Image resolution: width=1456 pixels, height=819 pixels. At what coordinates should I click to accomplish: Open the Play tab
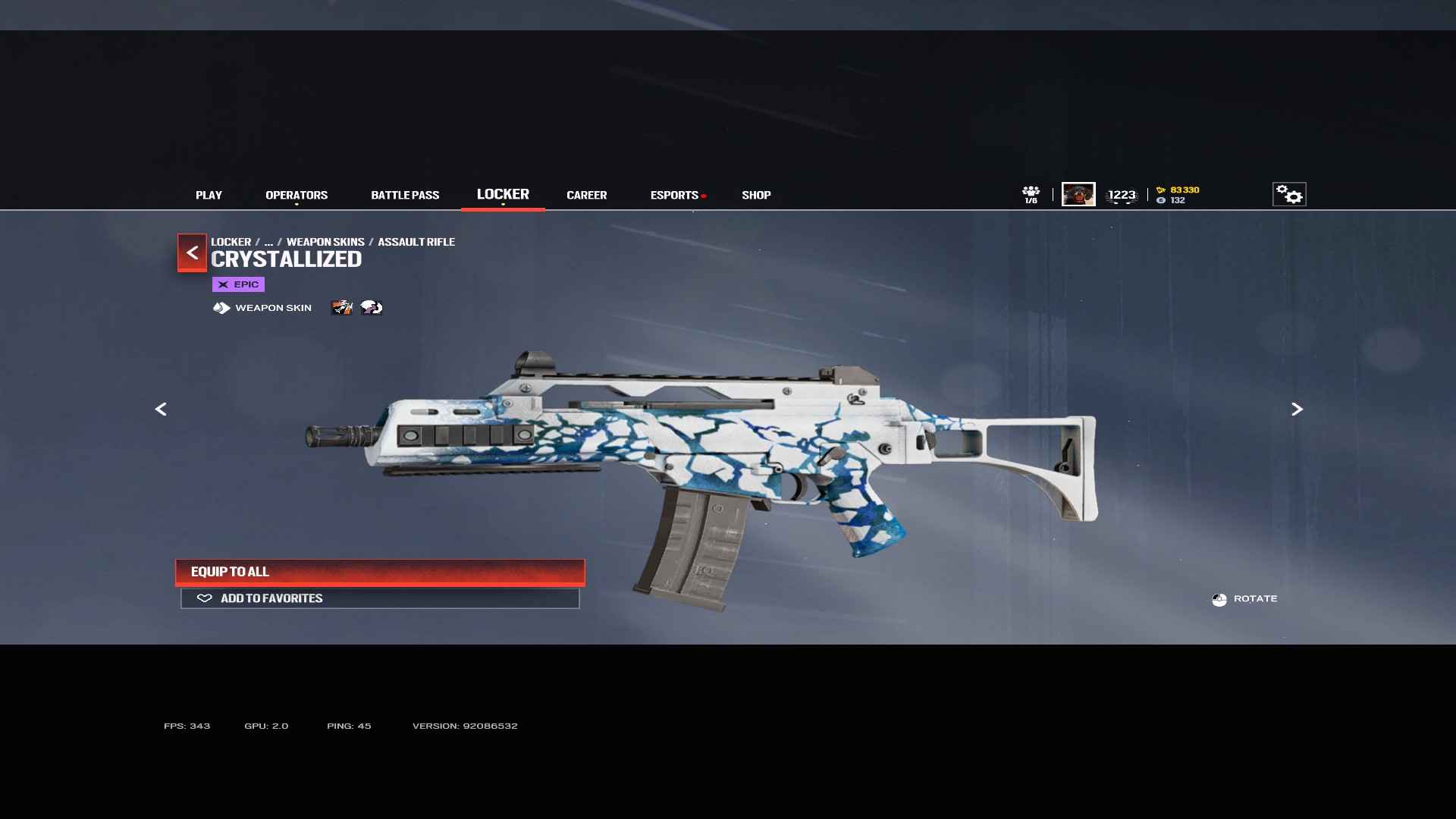[x=209, y=195]
